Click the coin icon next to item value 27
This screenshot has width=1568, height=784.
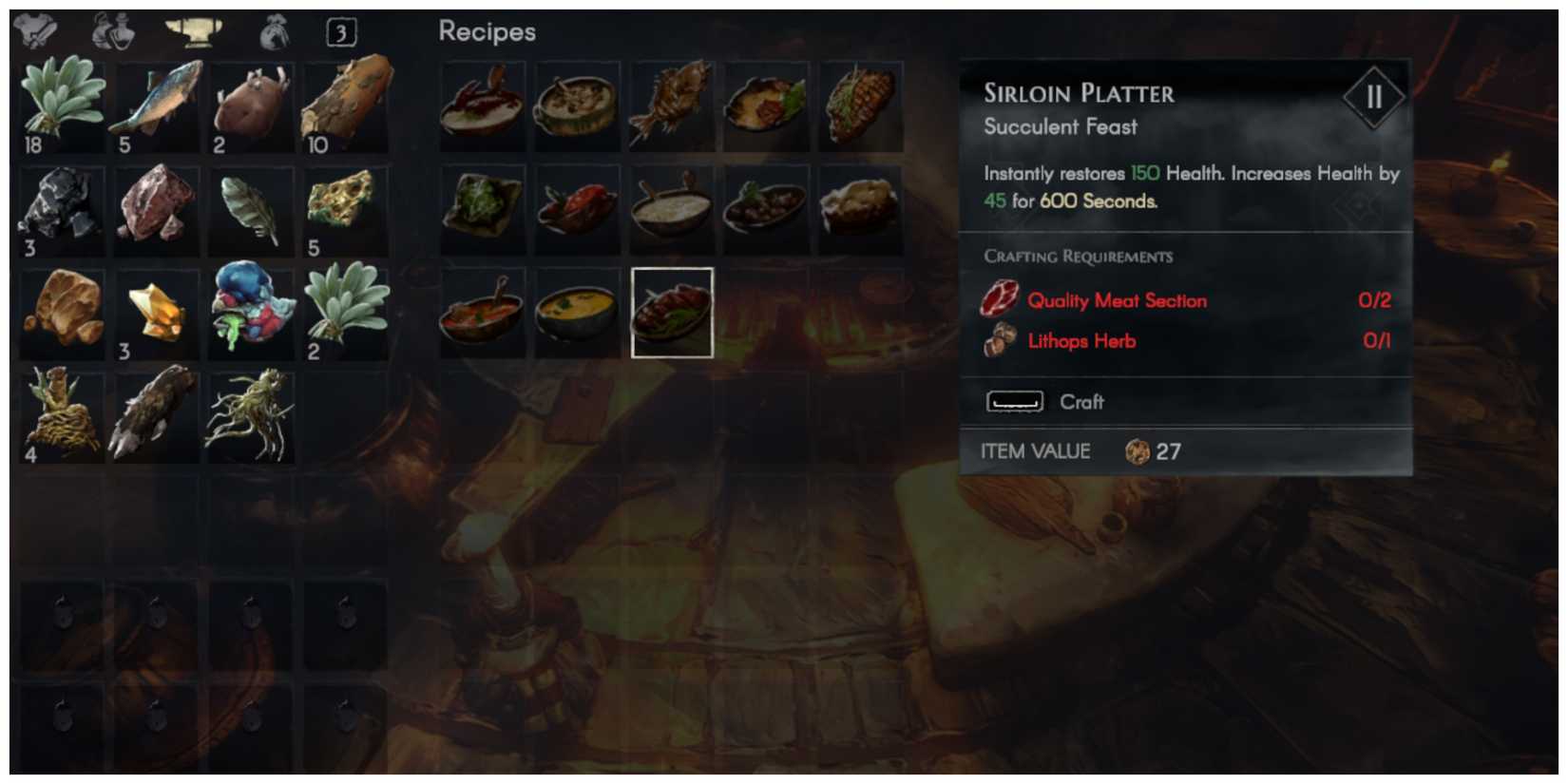pyautogui.click(x=1139, y=451)
